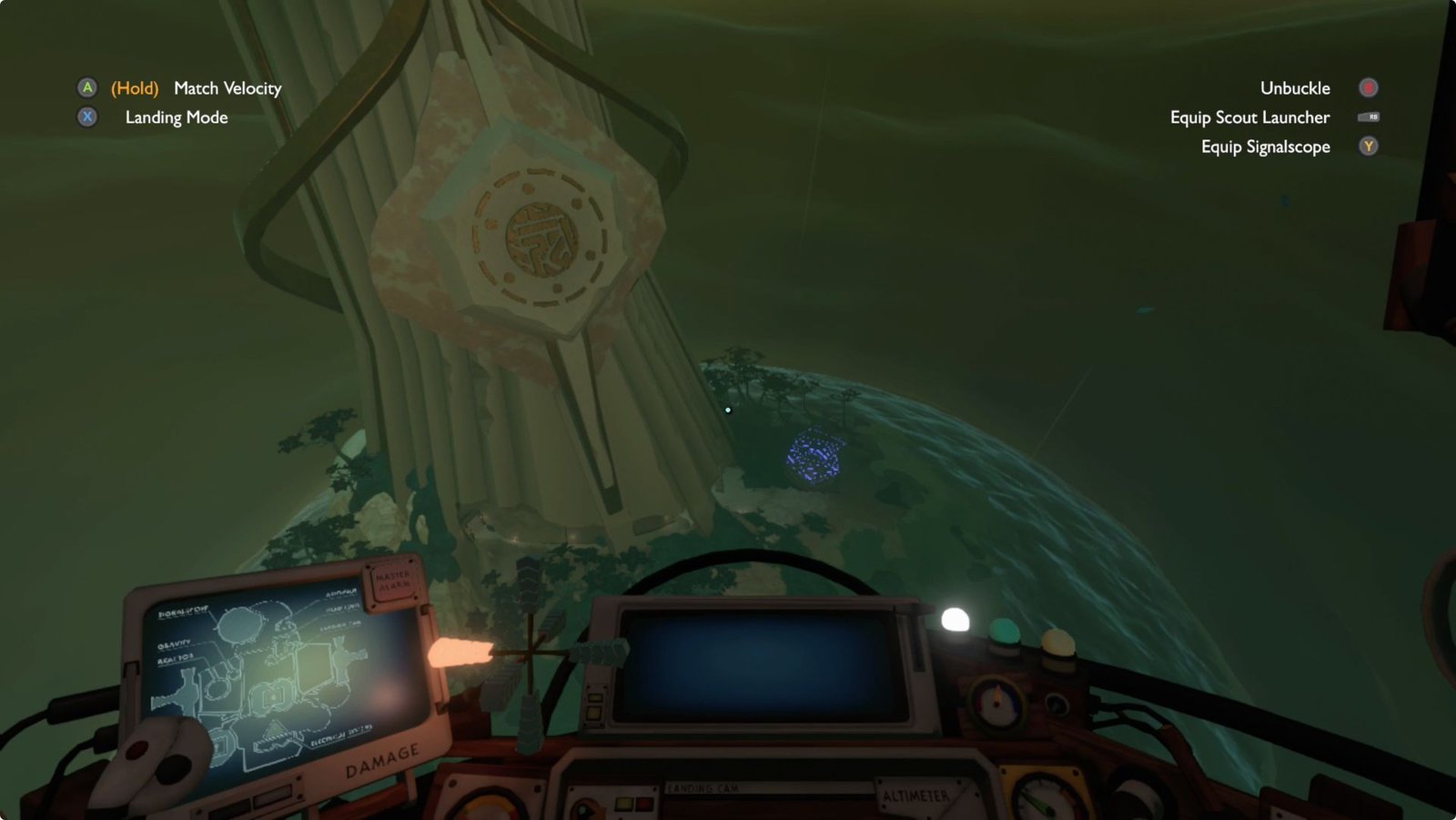Click the green A button icon

[87, 88]
